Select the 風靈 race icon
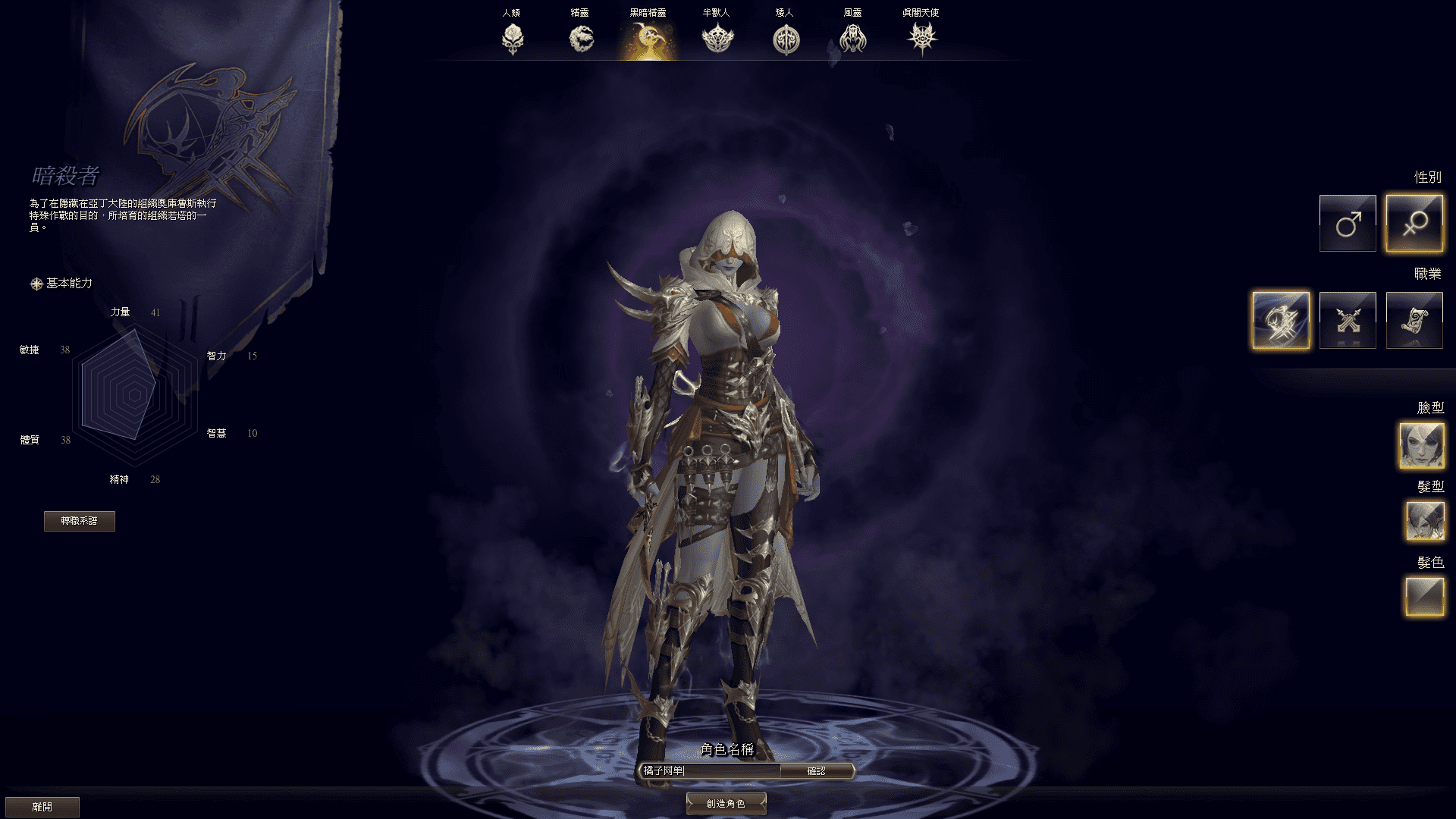Screen dimensions: 1456x819 pyautogui.click(x=853, y=36)
